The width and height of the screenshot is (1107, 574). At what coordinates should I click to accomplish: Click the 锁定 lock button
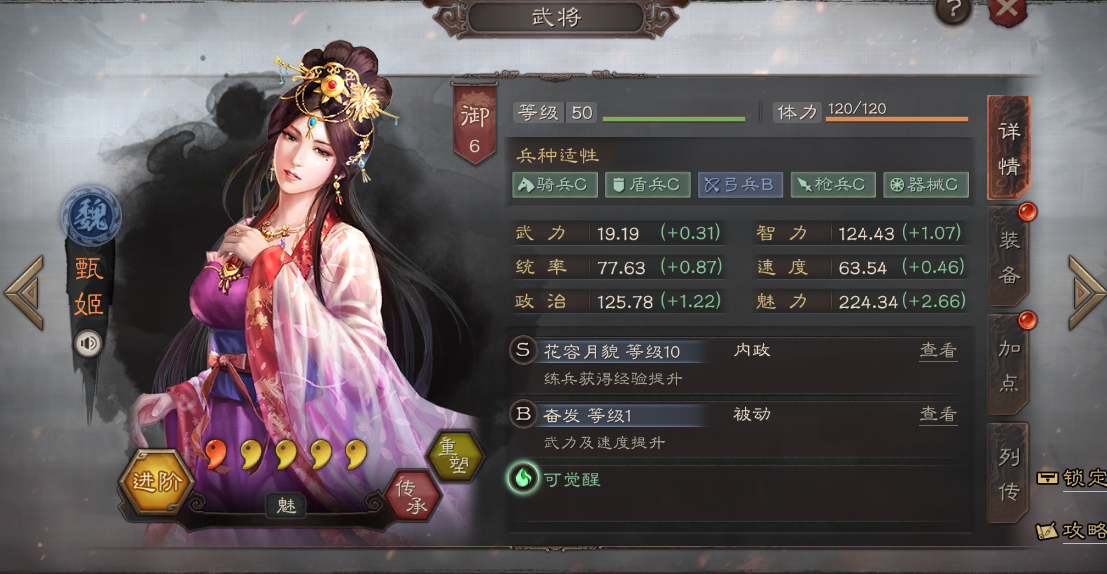(x=1072, y=478)
